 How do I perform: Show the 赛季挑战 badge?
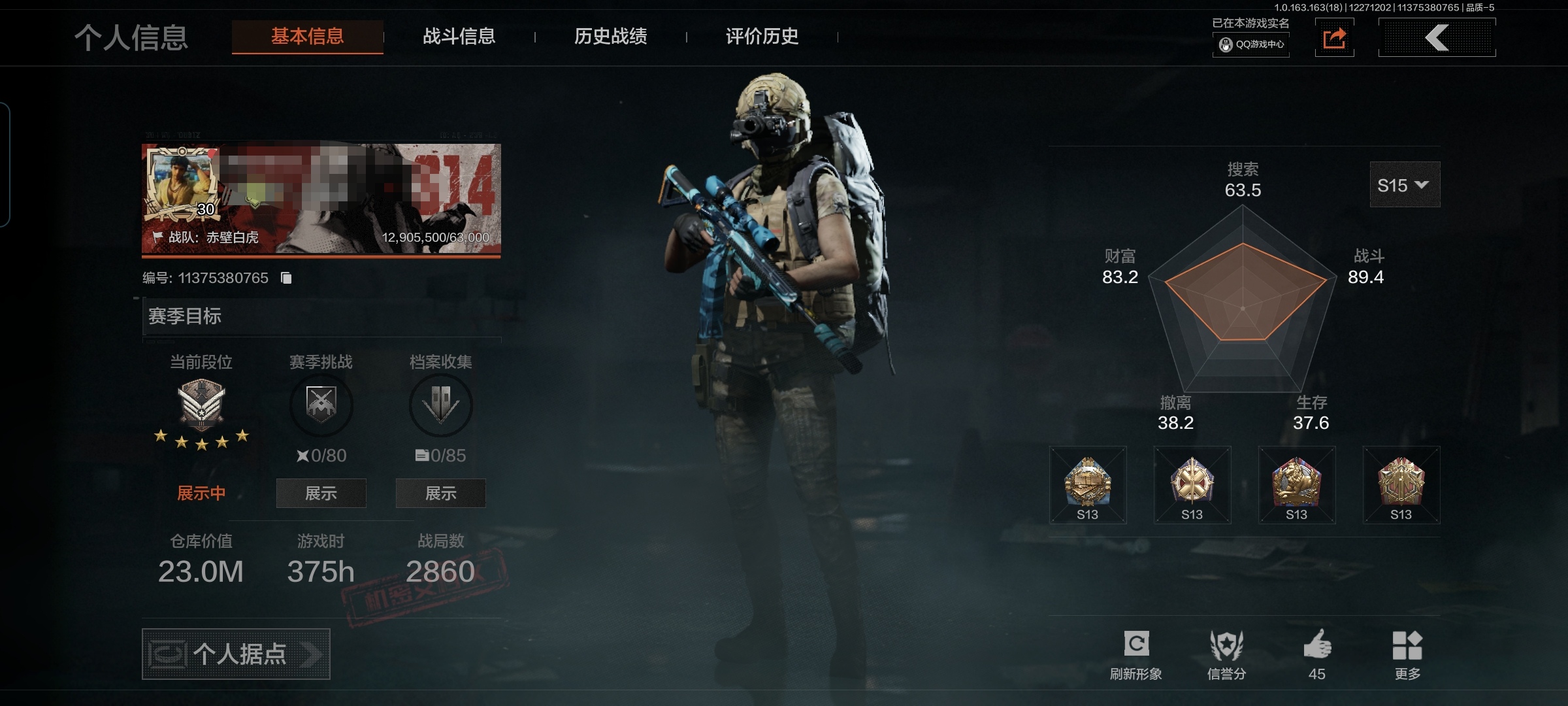point(321,494)
